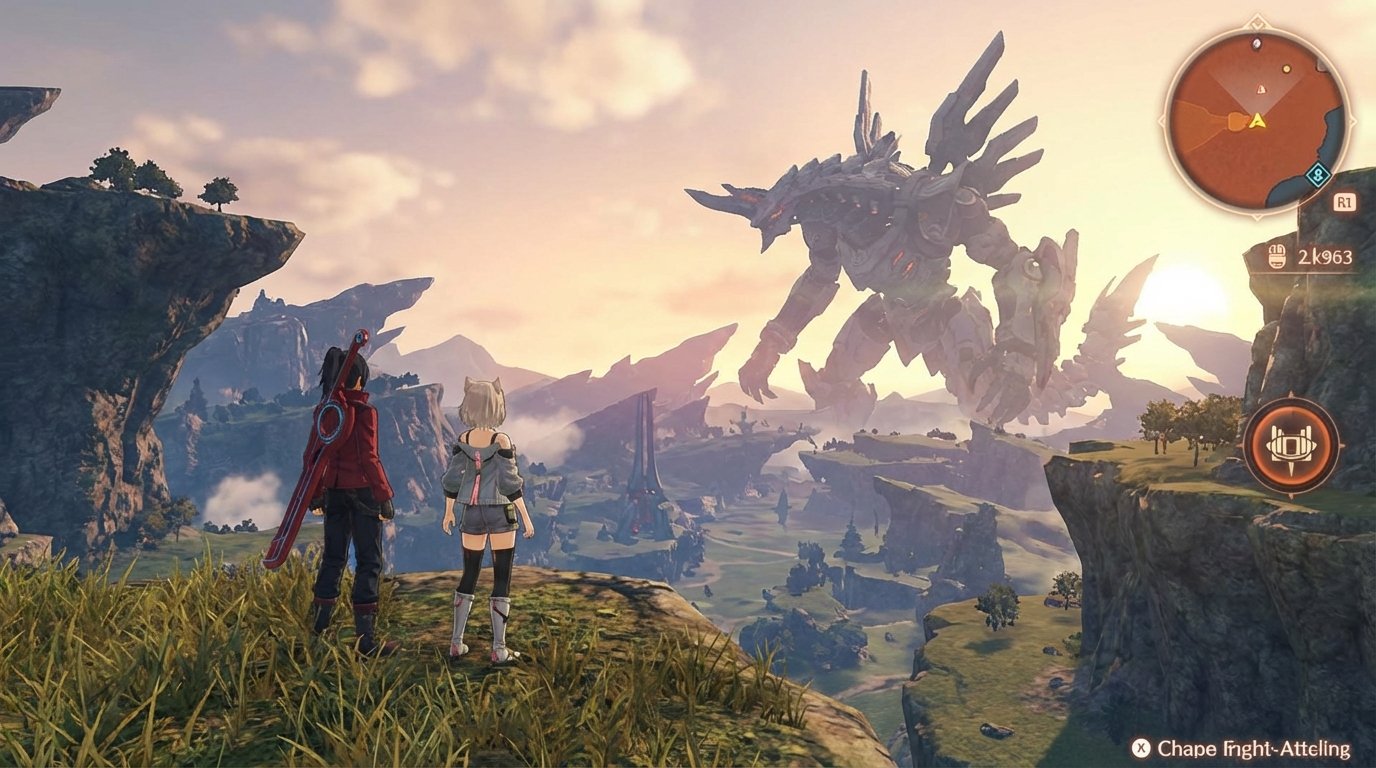Select the teal skip-travel landmark icon on minimap
This screenshot has width=1376, height=768.
click(x=1317, y=175)
